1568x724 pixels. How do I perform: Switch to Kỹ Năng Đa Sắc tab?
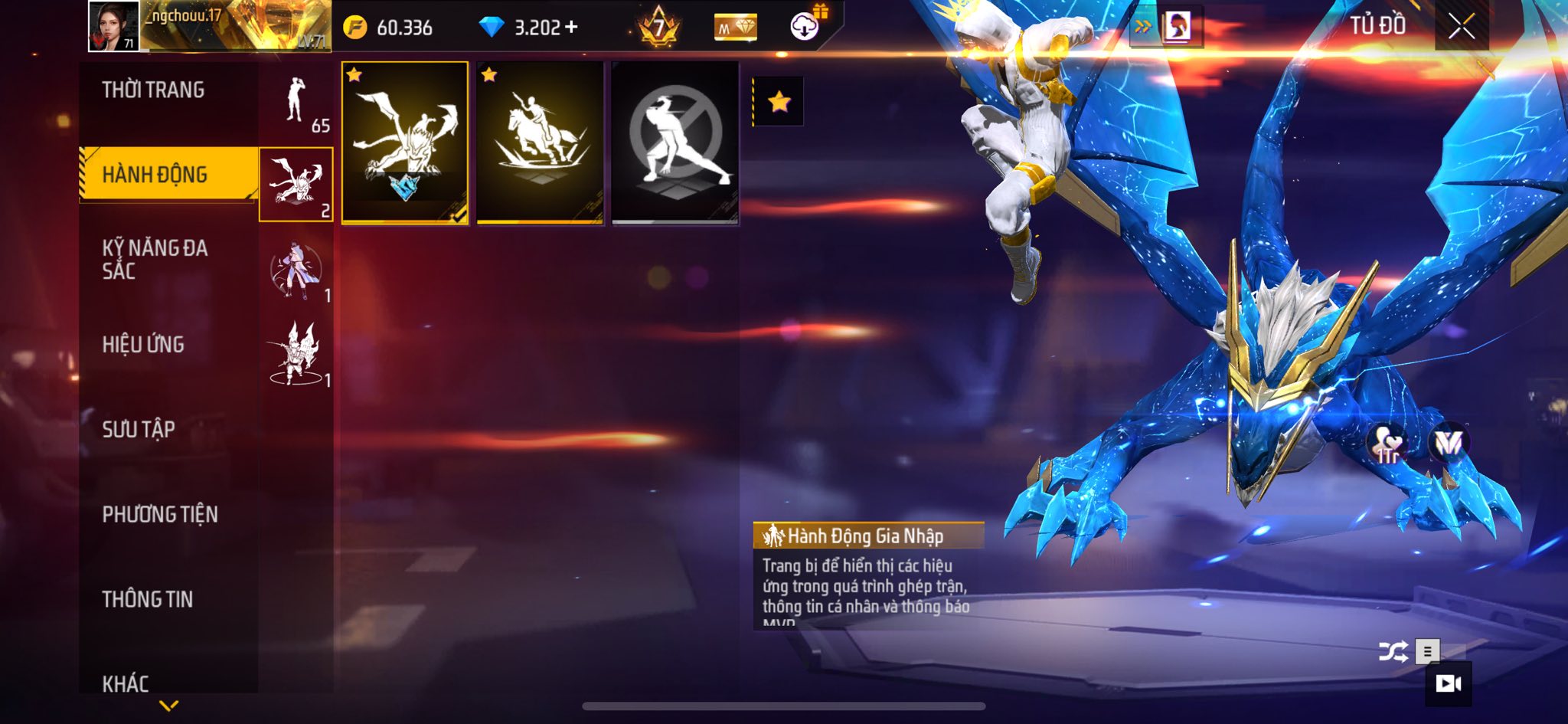pos(155,259)
